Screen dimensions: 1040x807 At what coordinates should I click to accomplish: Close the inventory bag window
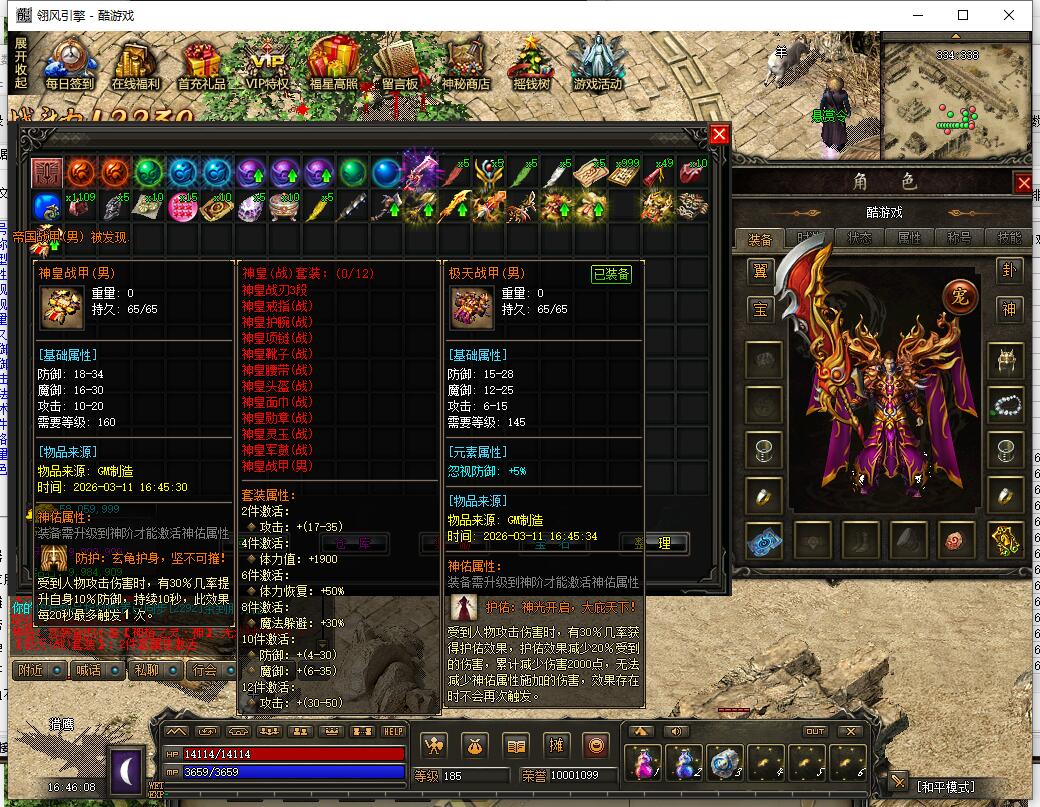[x=719, y=134]
